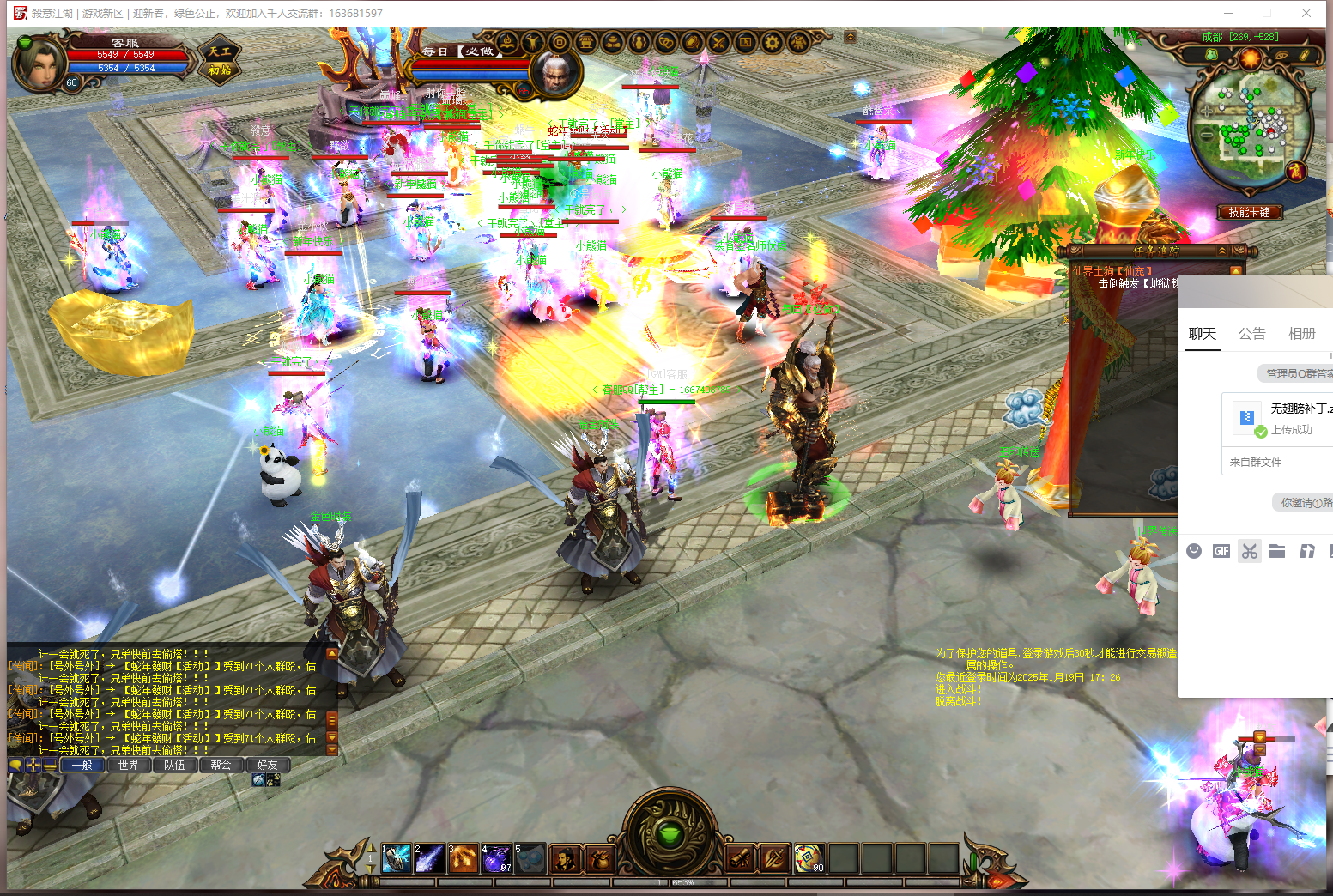The width and height of the screenshot is (1333, 896).
Task: Close the game window
Action: [1306, 13]
